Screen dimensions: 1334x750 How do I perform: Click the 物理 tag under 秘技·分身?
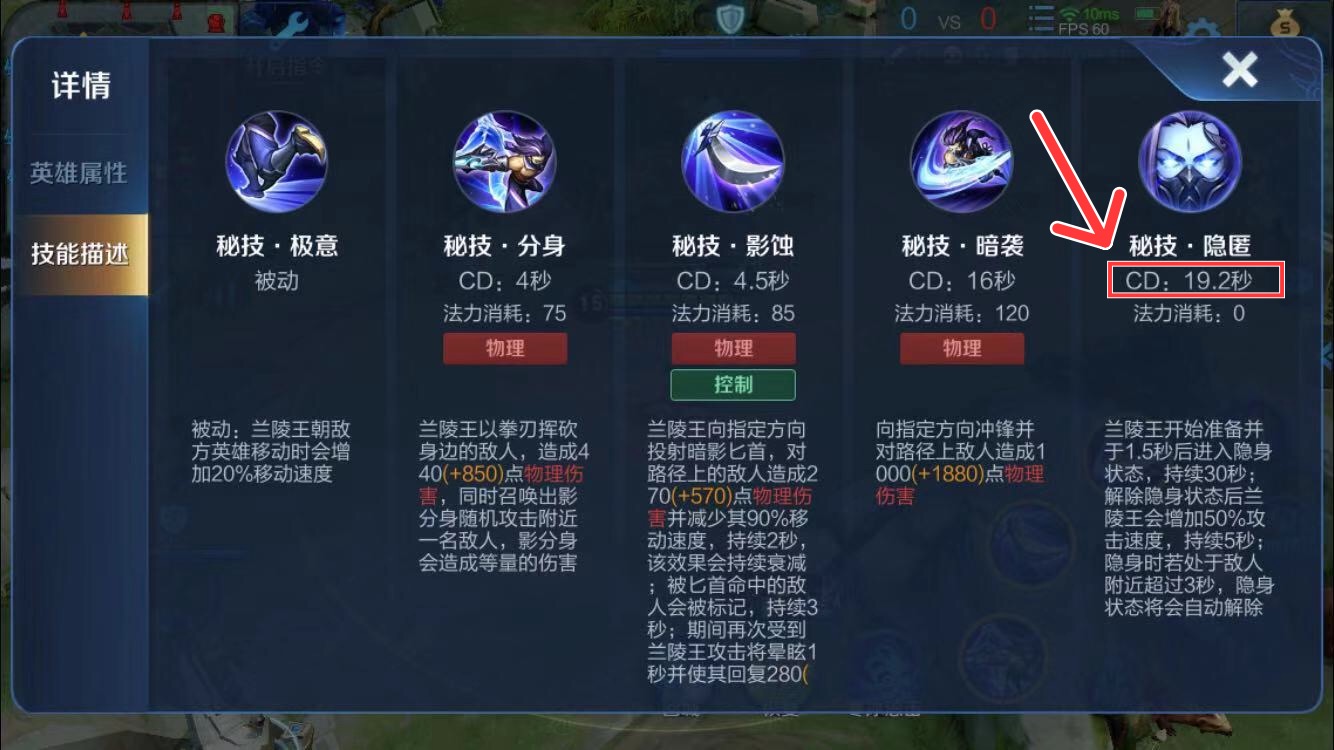[x=505, y=348]
